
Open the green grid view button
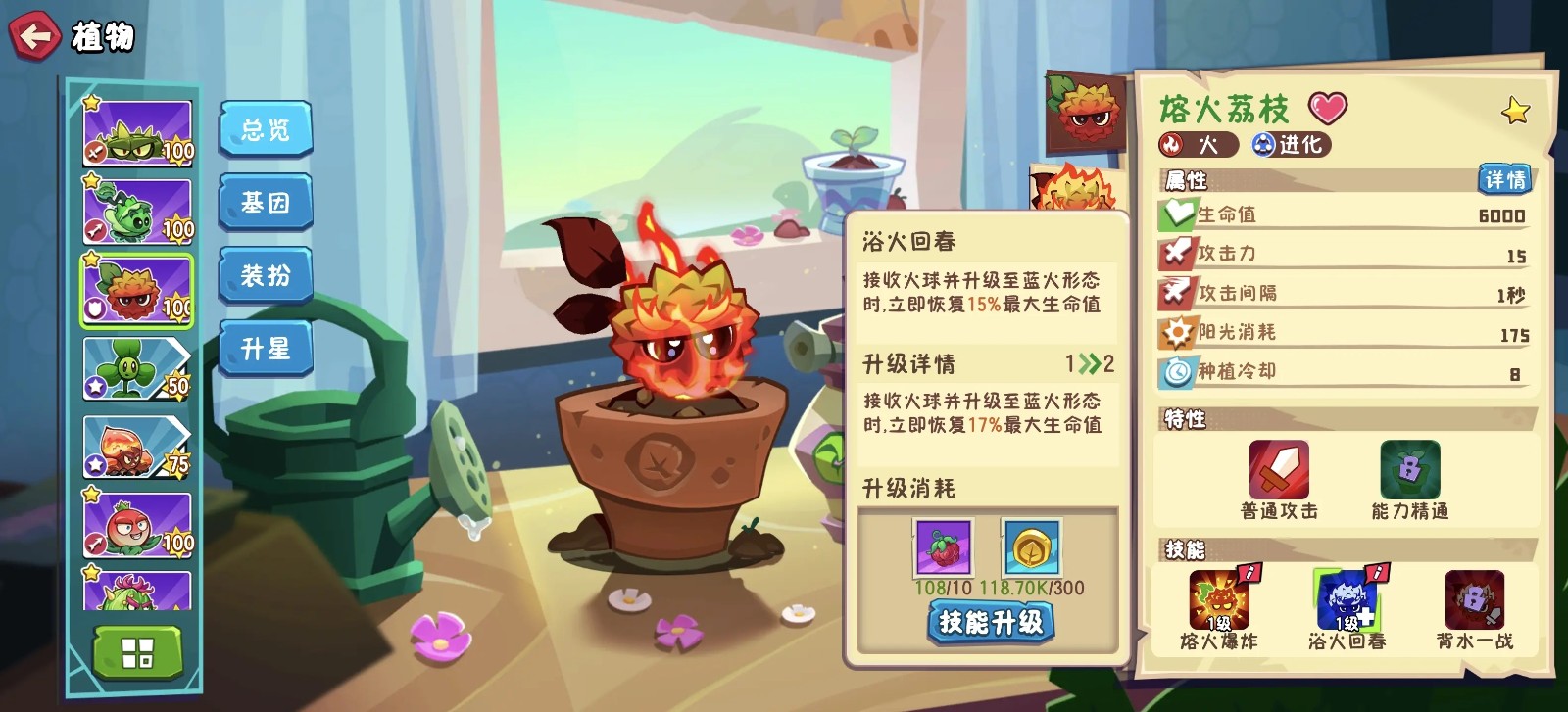137,652
